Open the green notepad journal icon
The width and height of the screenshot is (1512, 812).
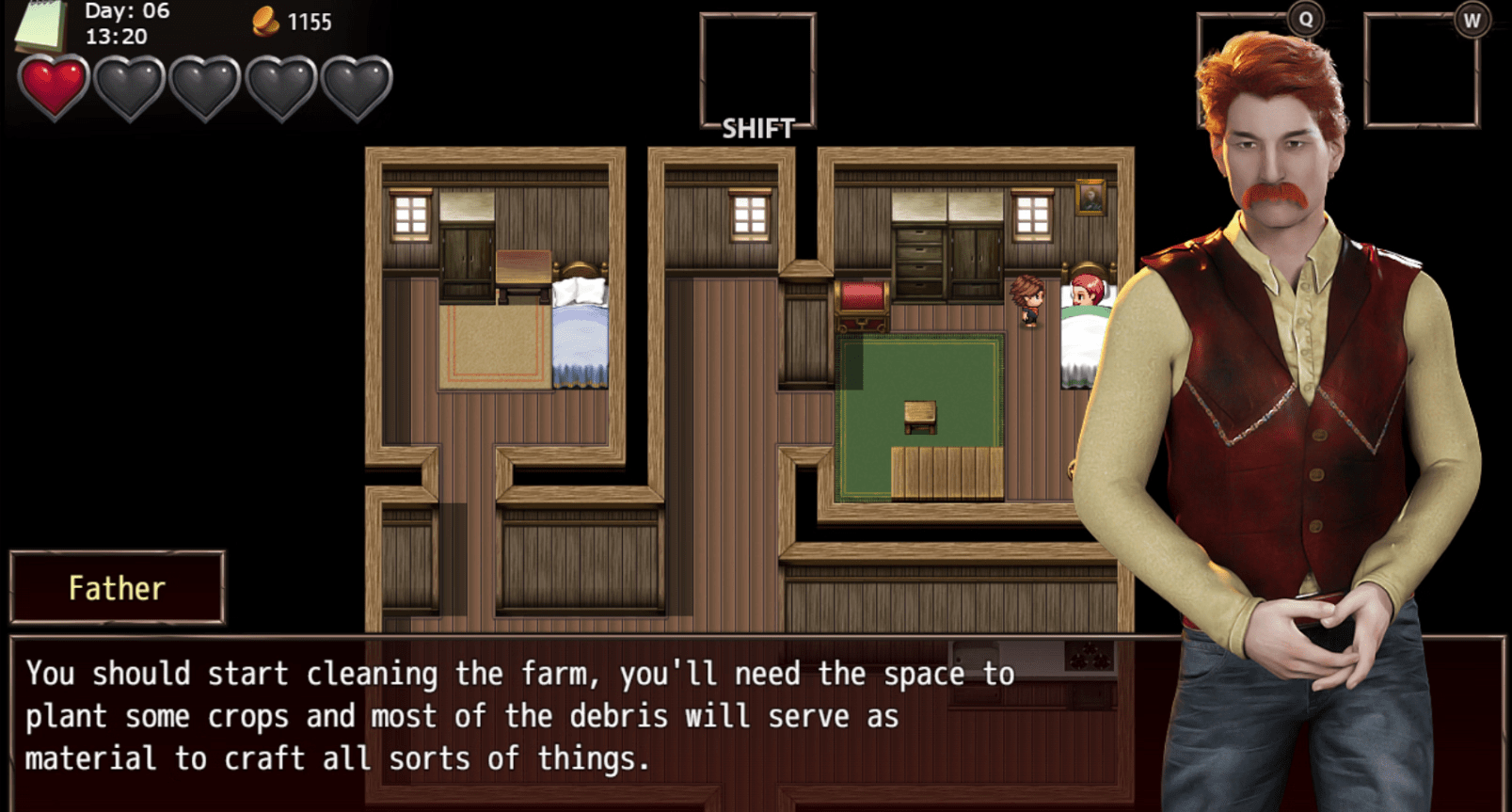pos(40,26)
